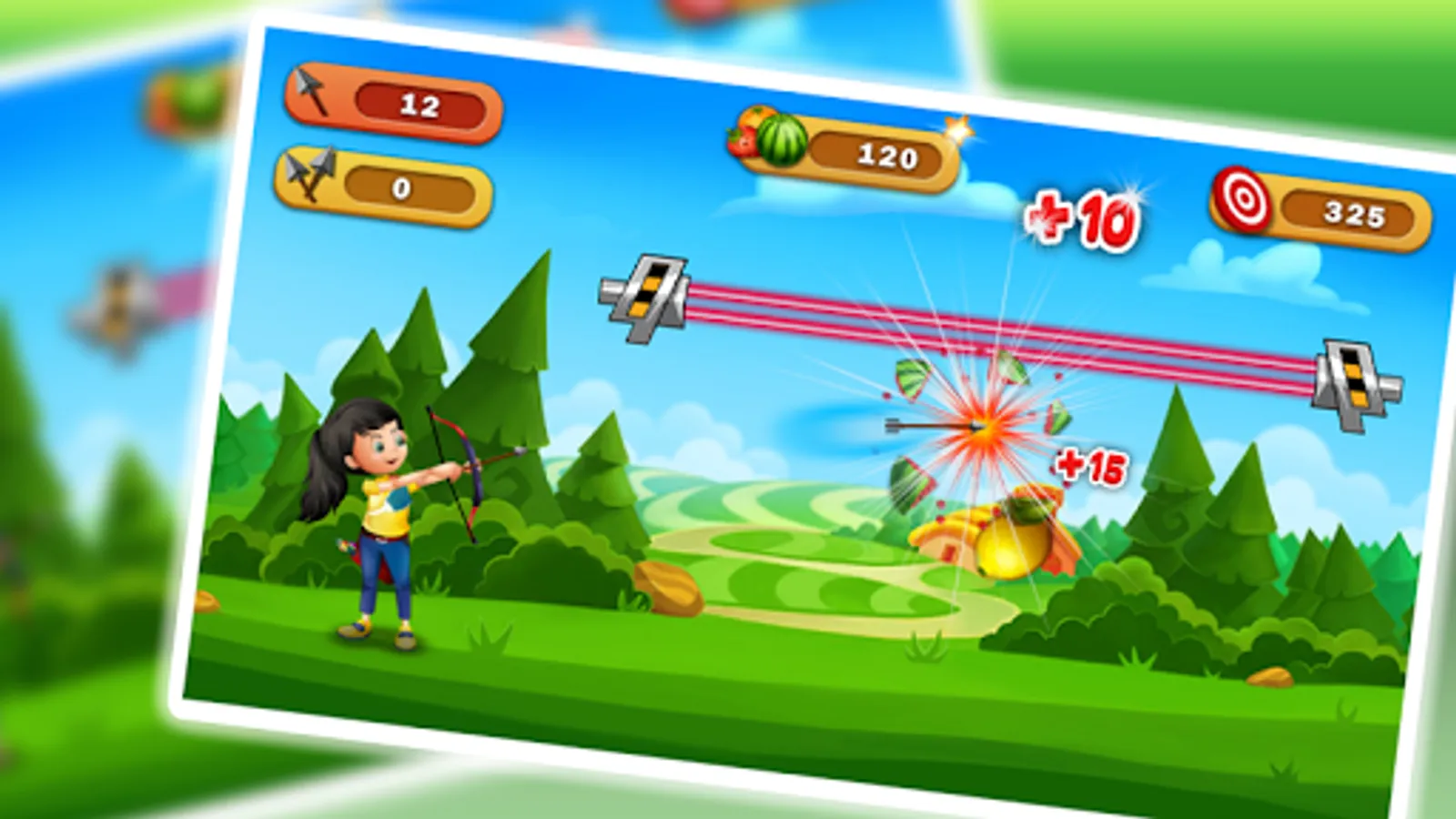Click the +15 bonus score text
This screenshot has height=819, width=1456.
[x=1090, y=466]
